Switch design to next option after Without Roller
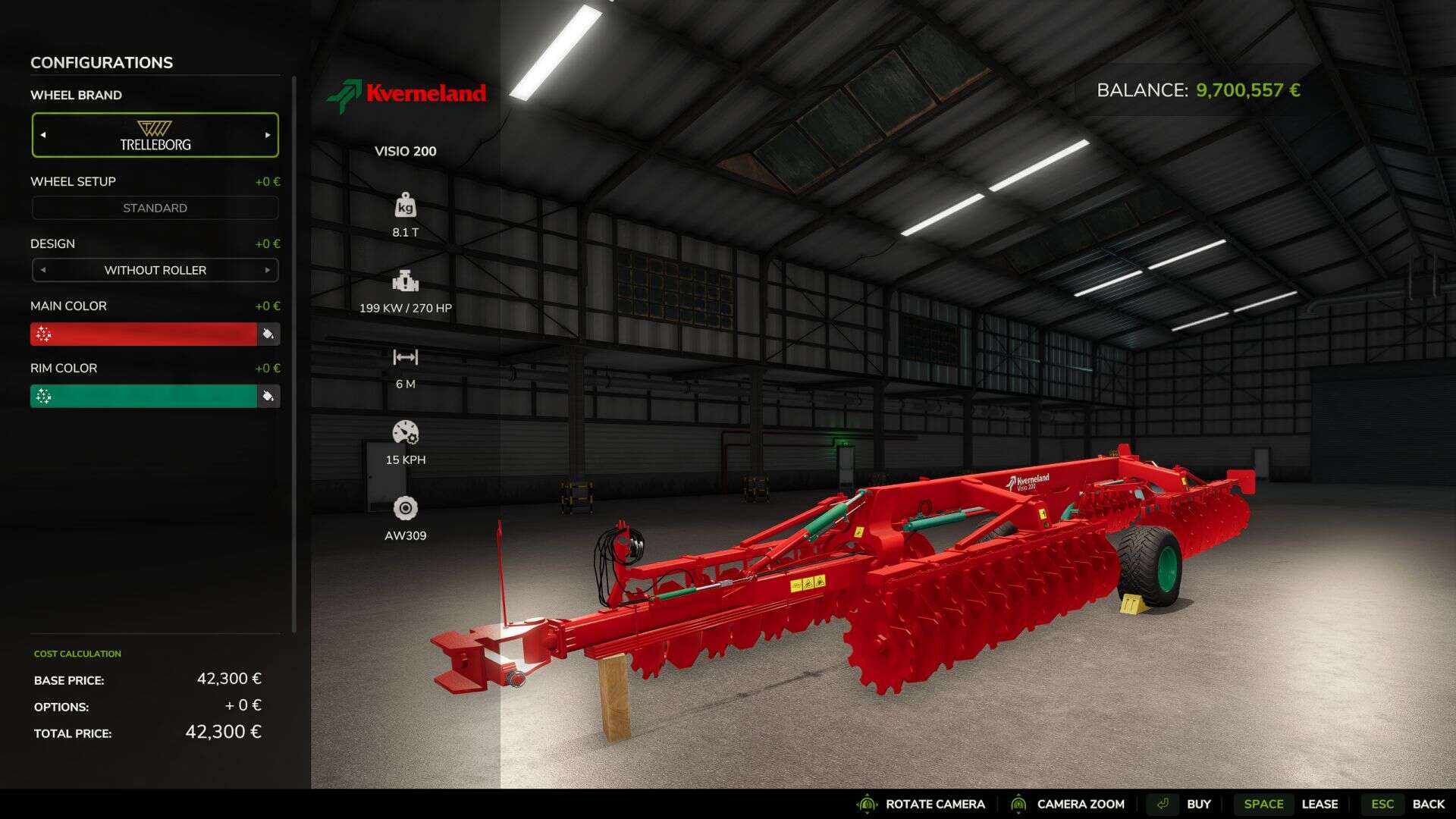This screenshot has height=819, width=1456. coord(268,270)
